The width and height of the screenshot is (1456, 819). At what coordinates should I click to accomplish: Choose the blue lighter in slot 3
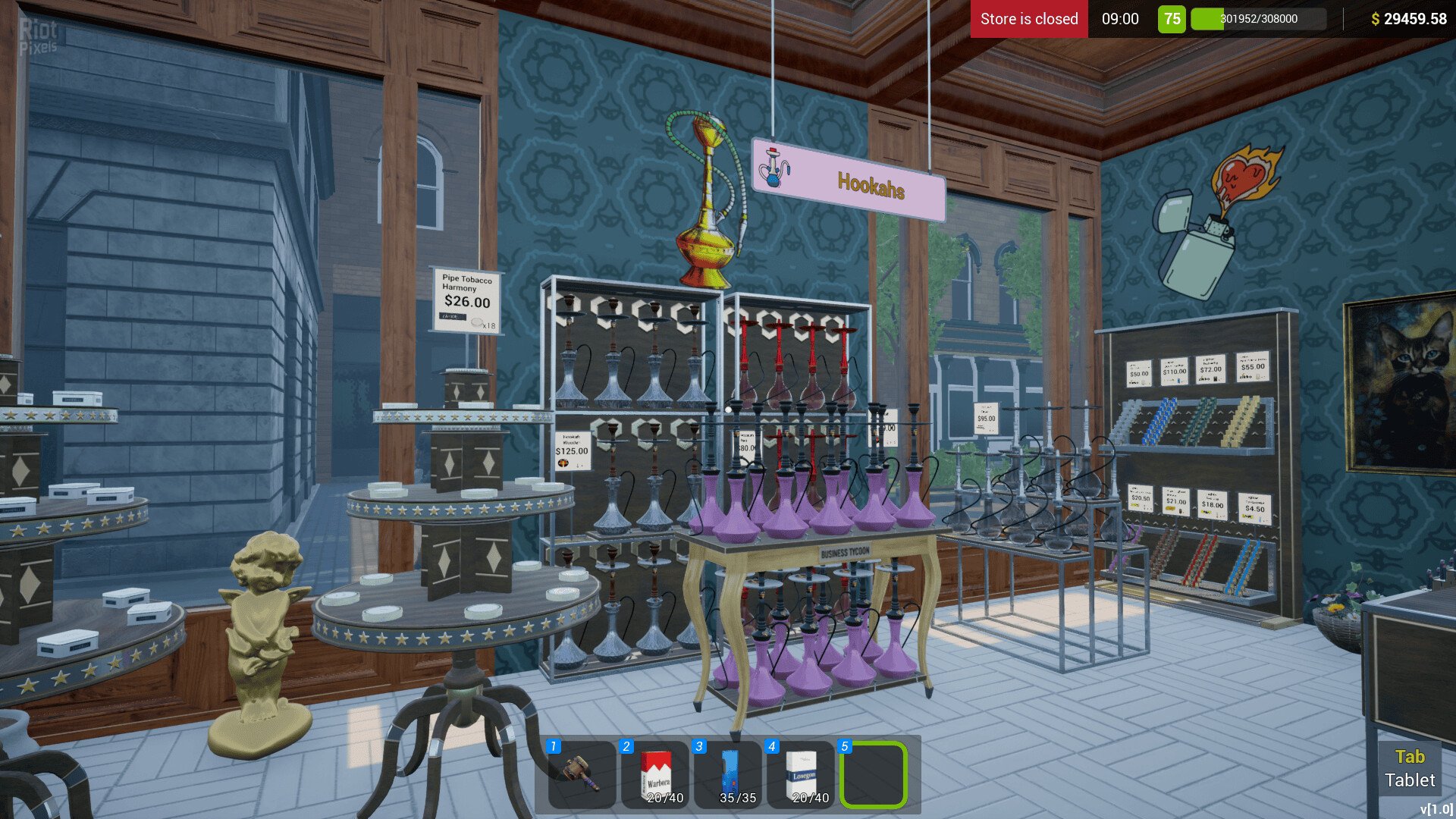[x=729, y=773]
